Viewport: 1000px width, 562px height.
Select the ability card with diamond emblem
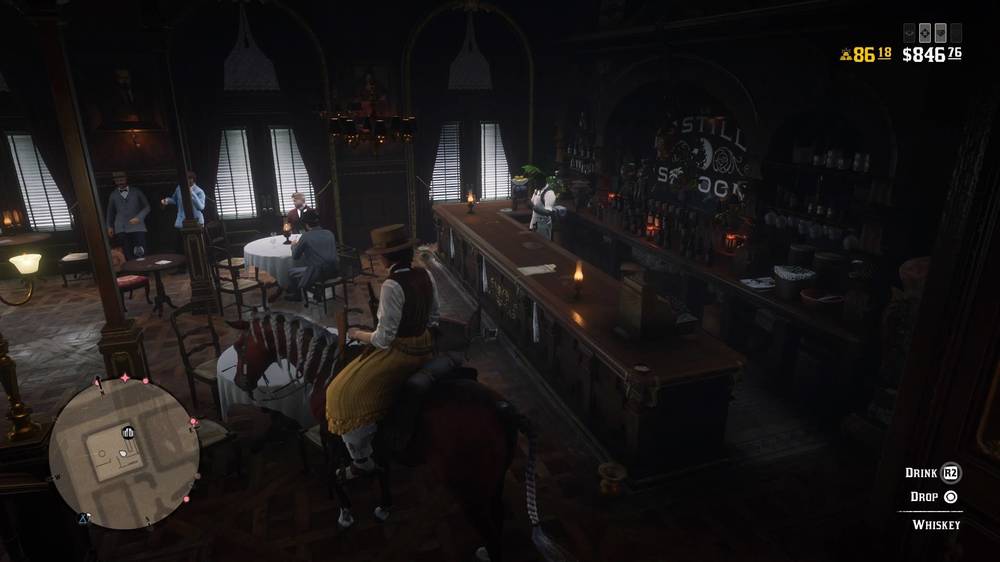924,31
